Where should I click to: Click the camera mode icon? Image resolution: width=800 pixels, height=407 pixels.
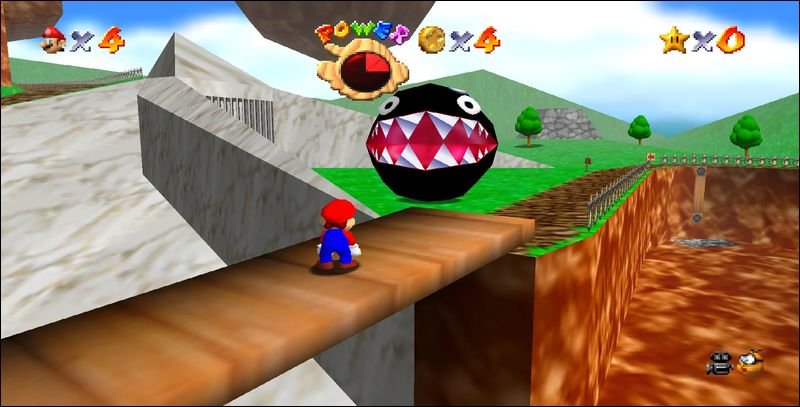coord(720,363)
